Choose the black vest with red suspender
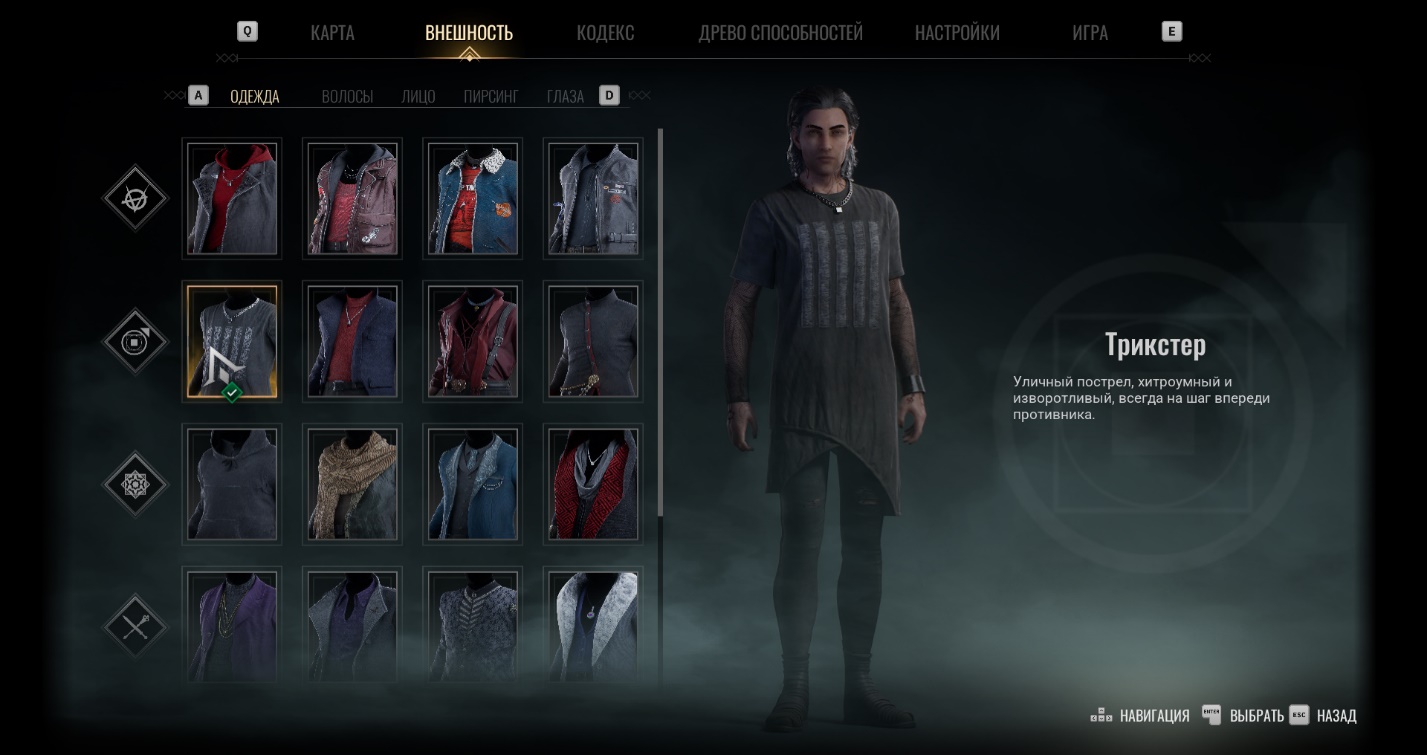The width and height of the screenshot is (1427, 755). click(592, 341)
